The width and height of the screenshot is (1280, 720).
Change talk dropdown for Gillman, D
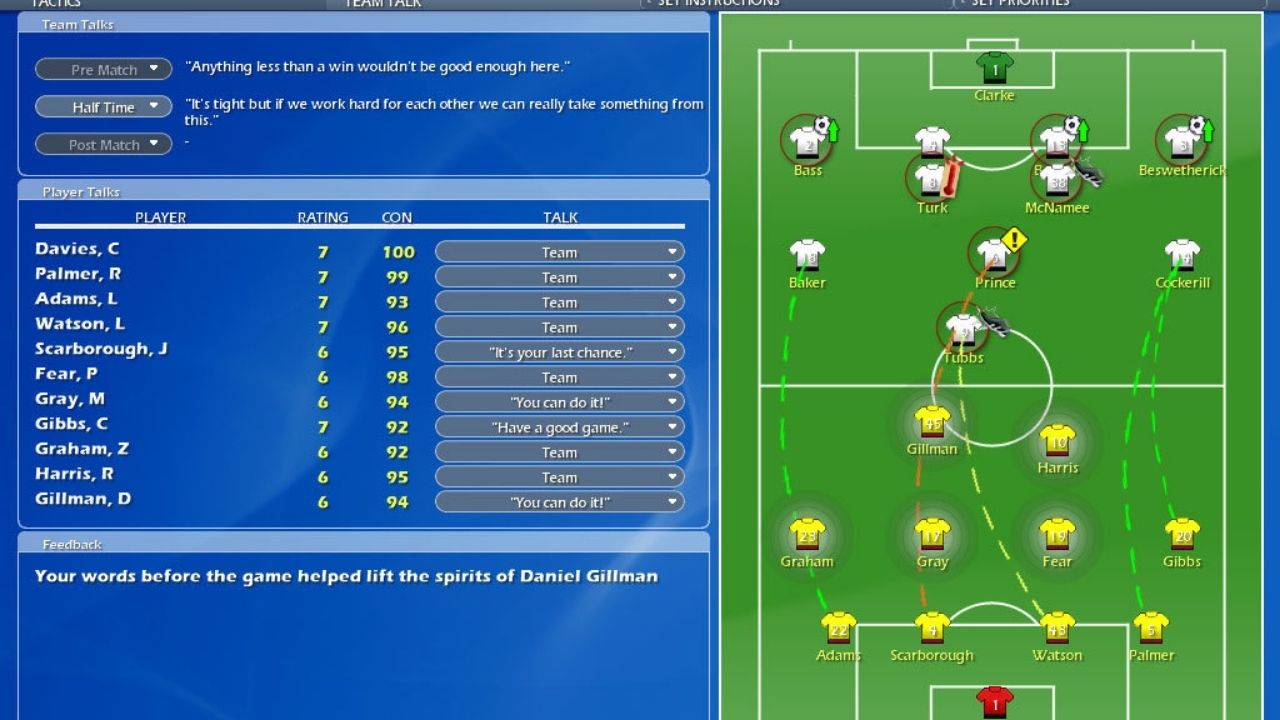559,502
